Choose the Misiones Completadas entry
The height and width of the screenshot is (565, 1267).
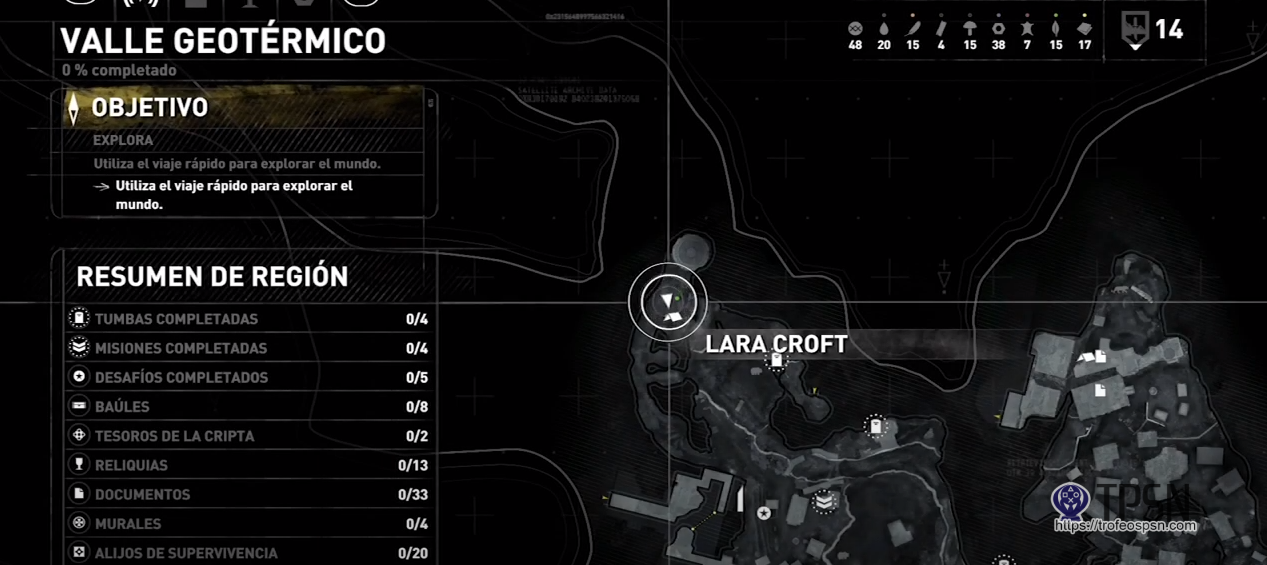(x=248, y=348)
